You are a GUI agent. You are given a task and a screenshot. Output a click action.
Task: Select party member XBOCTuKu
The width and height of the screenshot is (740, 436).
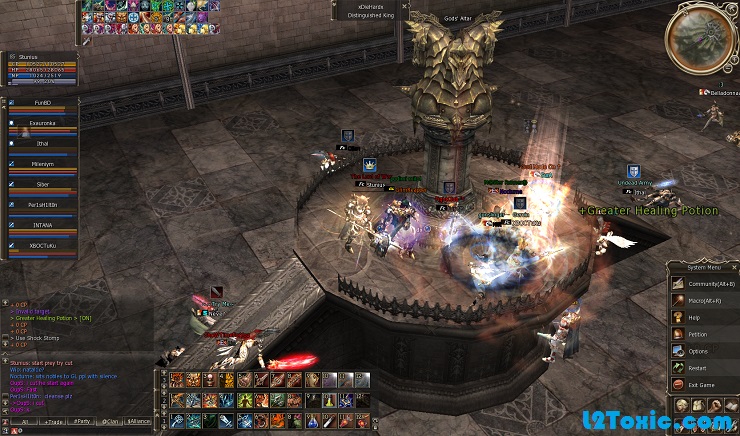pos(42,244)
